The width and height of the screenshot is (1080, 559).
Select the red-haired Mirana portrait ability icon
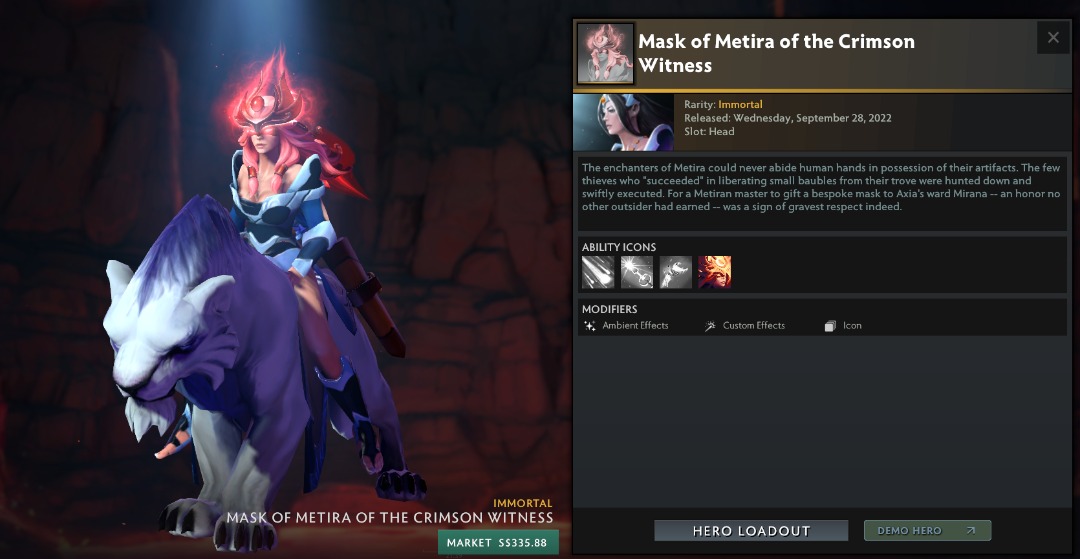pos(715,272)
